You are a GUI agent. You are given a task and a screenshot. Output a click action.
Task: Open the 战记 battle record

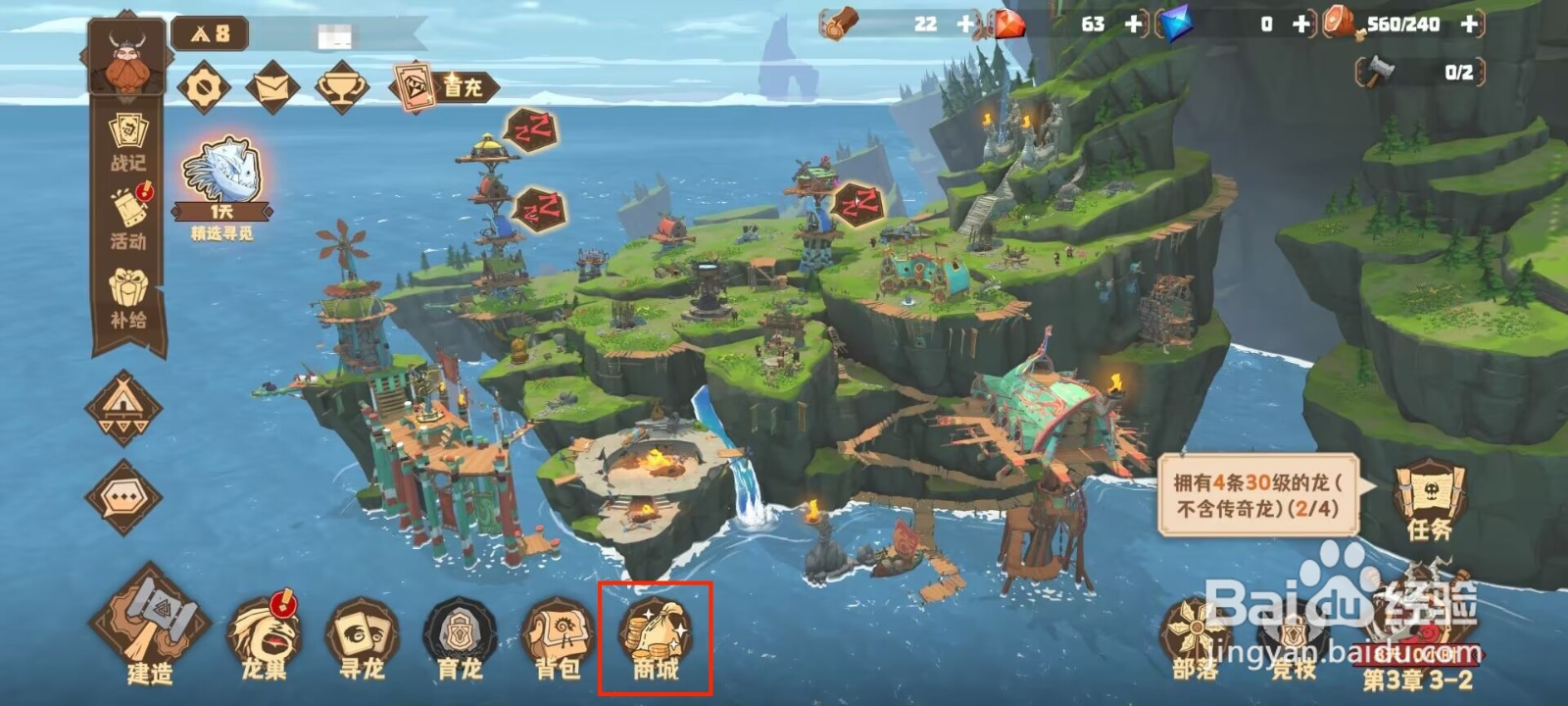point(128,142)
